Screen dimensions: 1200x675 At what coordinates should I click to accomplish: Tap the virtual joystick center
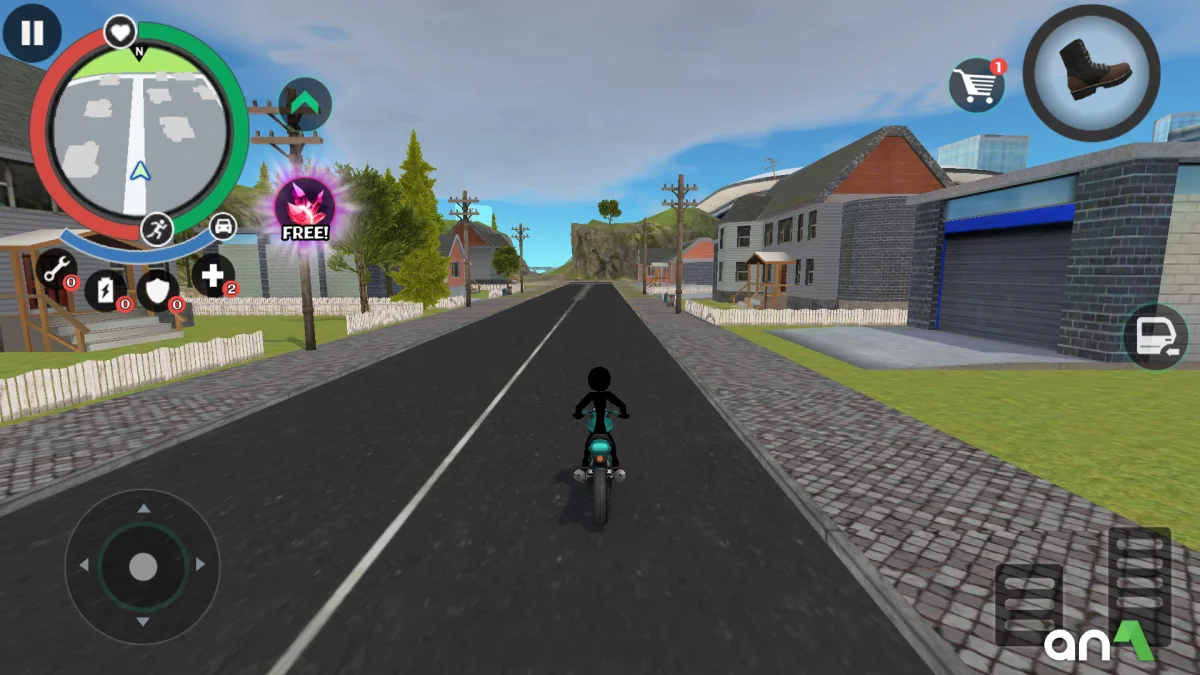(143, 567)
